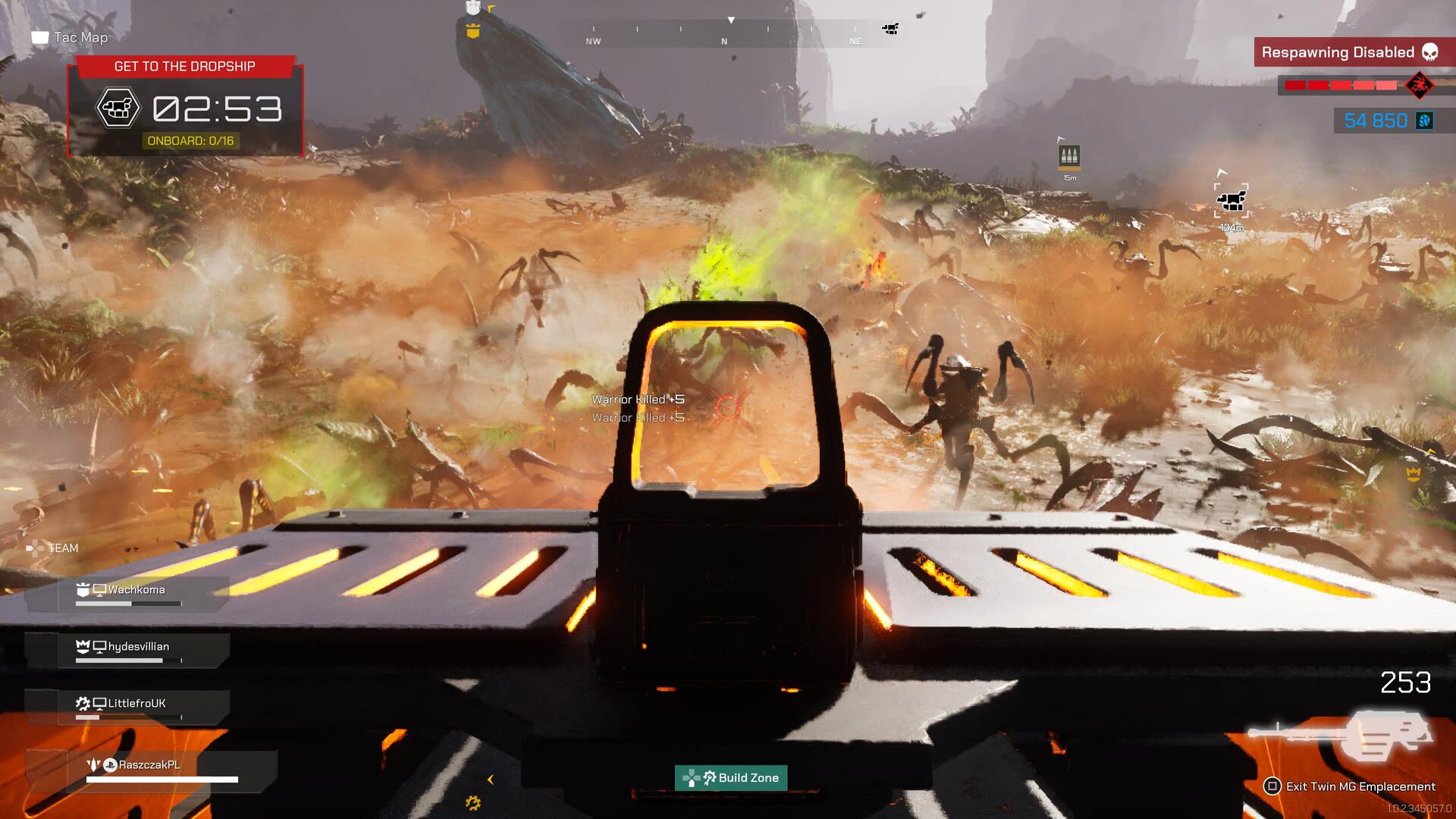Click the Twin MG weapon icon
Screen dimensions: 1456x819
1341,736
